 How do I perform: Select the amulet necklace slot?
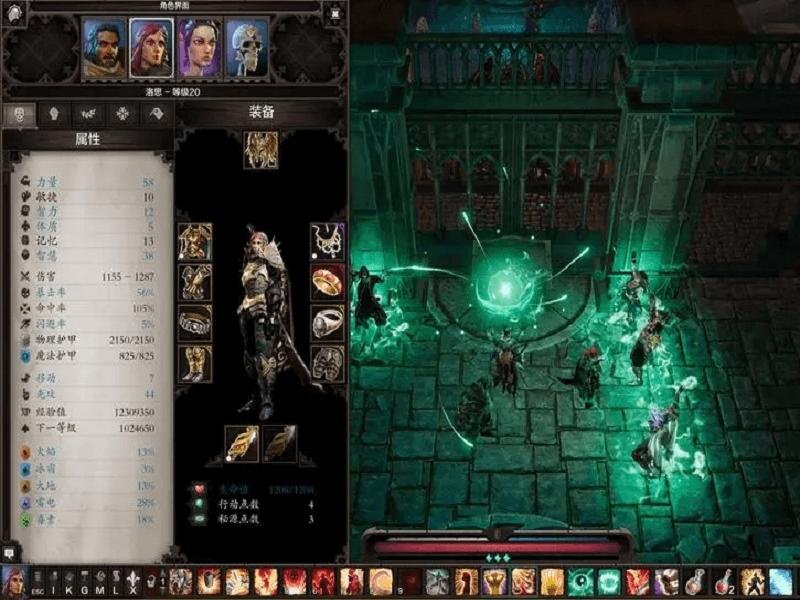pyautogui.click(x=327, y=241)
